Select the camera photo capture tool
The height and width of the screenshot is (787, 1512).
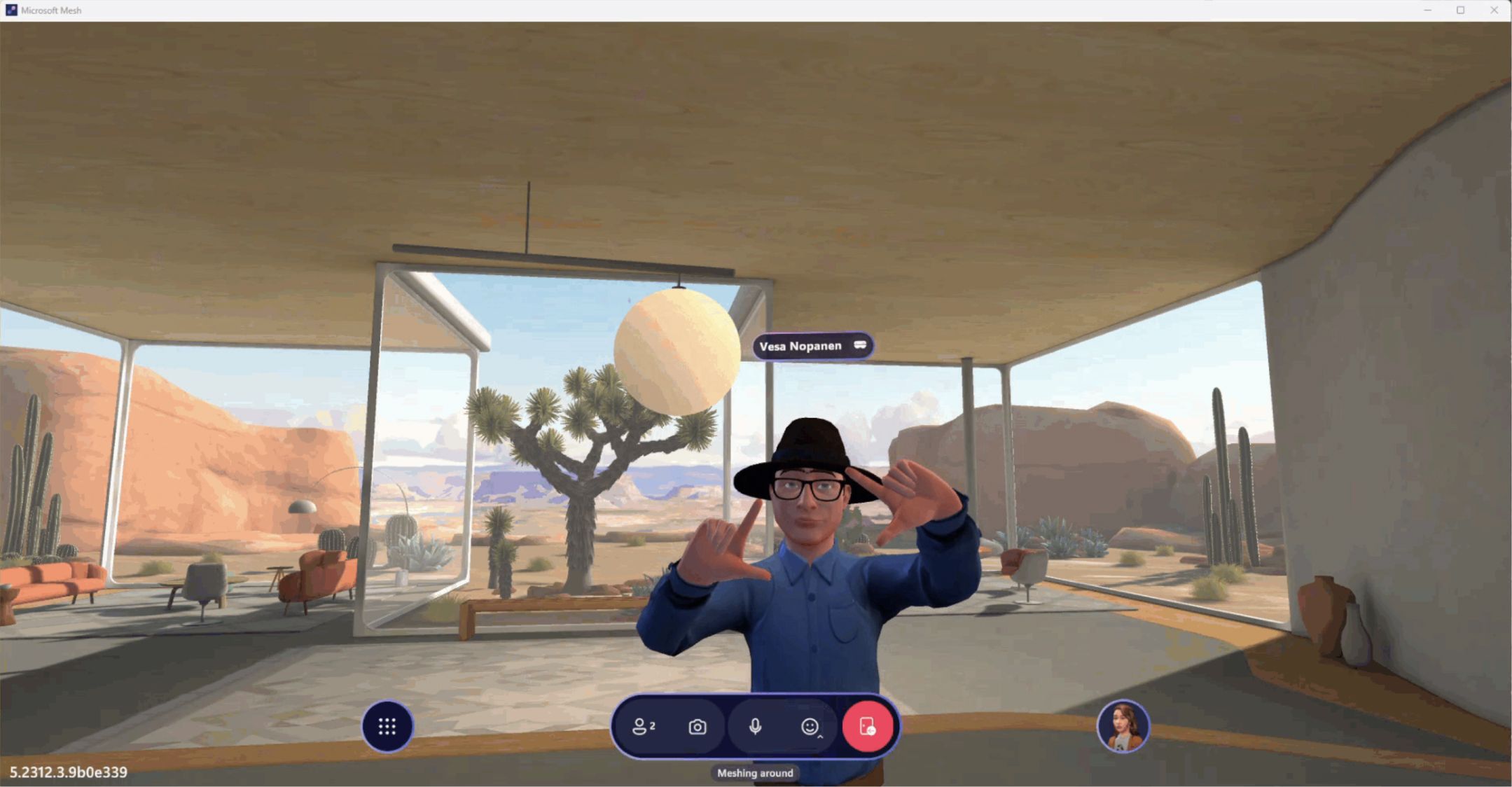click(x=698, y=727)
